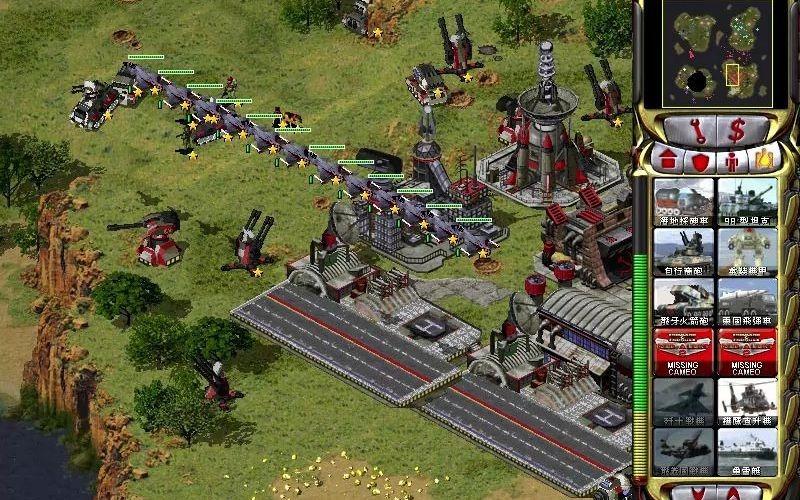Viewport: 800px width, 500px height.
Task: Select the fighter jet aircraft cameo
Action: (683, 401)
